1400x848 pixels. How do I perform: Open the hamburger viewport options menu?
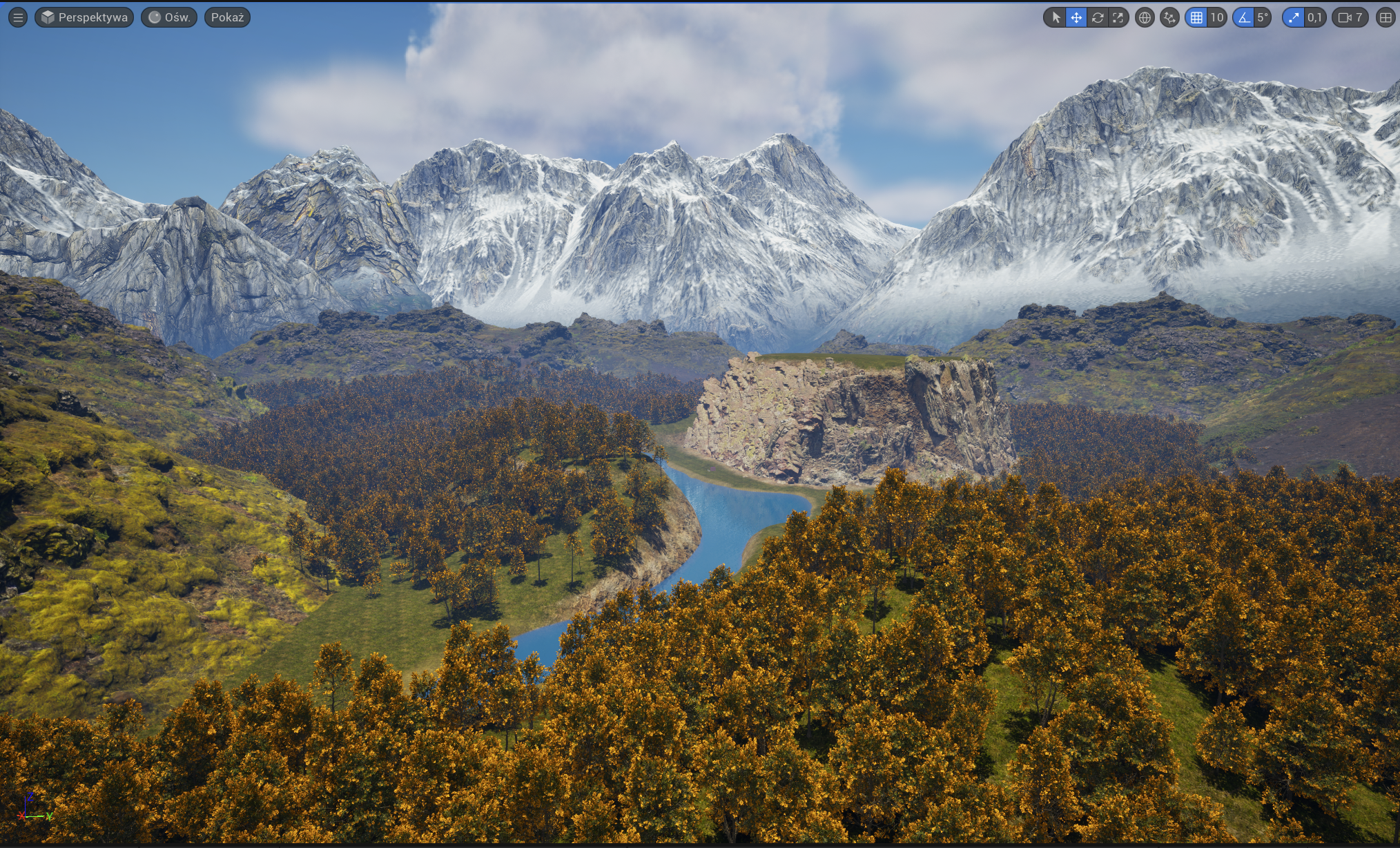(x=18, y=17)
